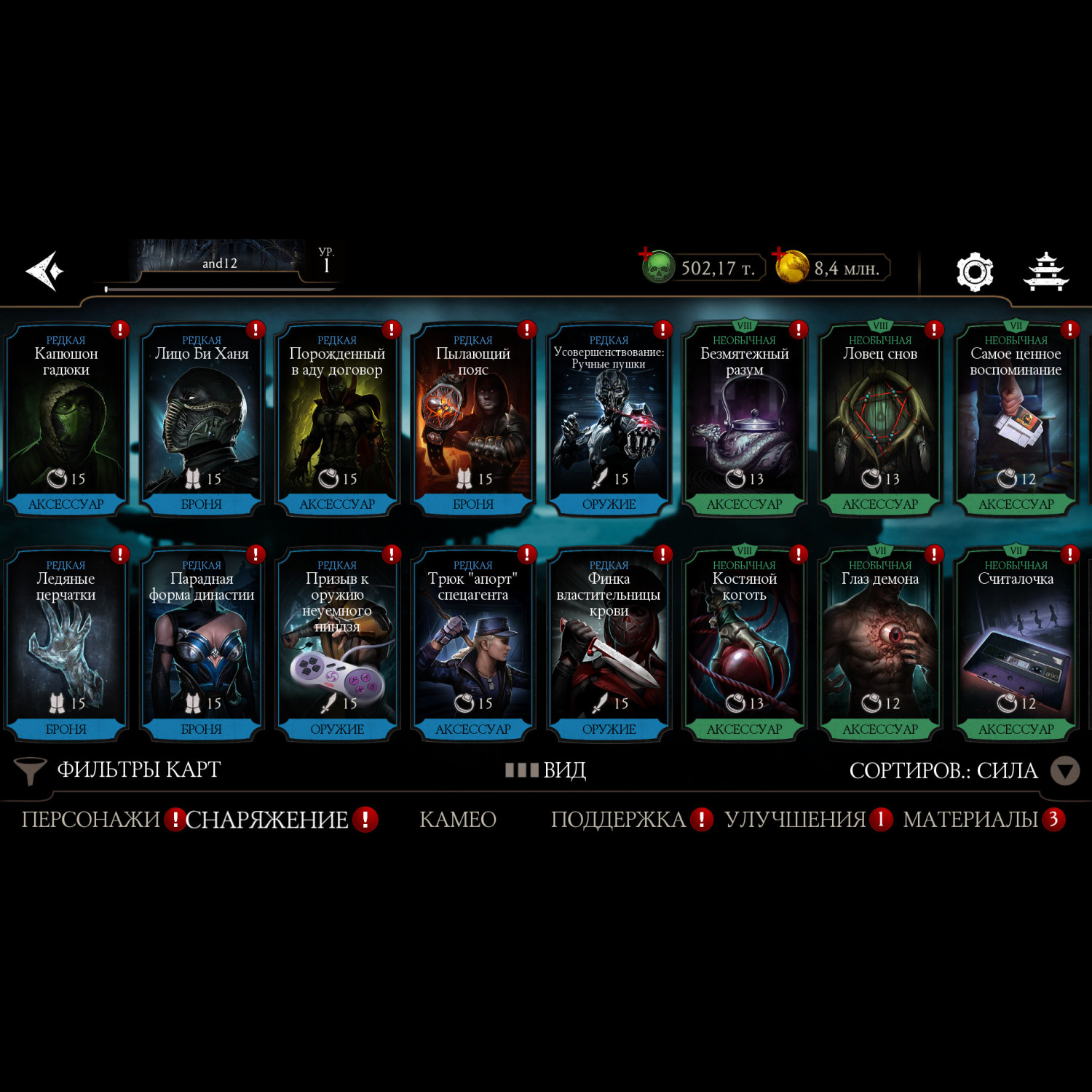
Task: Open the ФИЛЬТРЫ КАРТ card filters
Action: pos(118,770)
